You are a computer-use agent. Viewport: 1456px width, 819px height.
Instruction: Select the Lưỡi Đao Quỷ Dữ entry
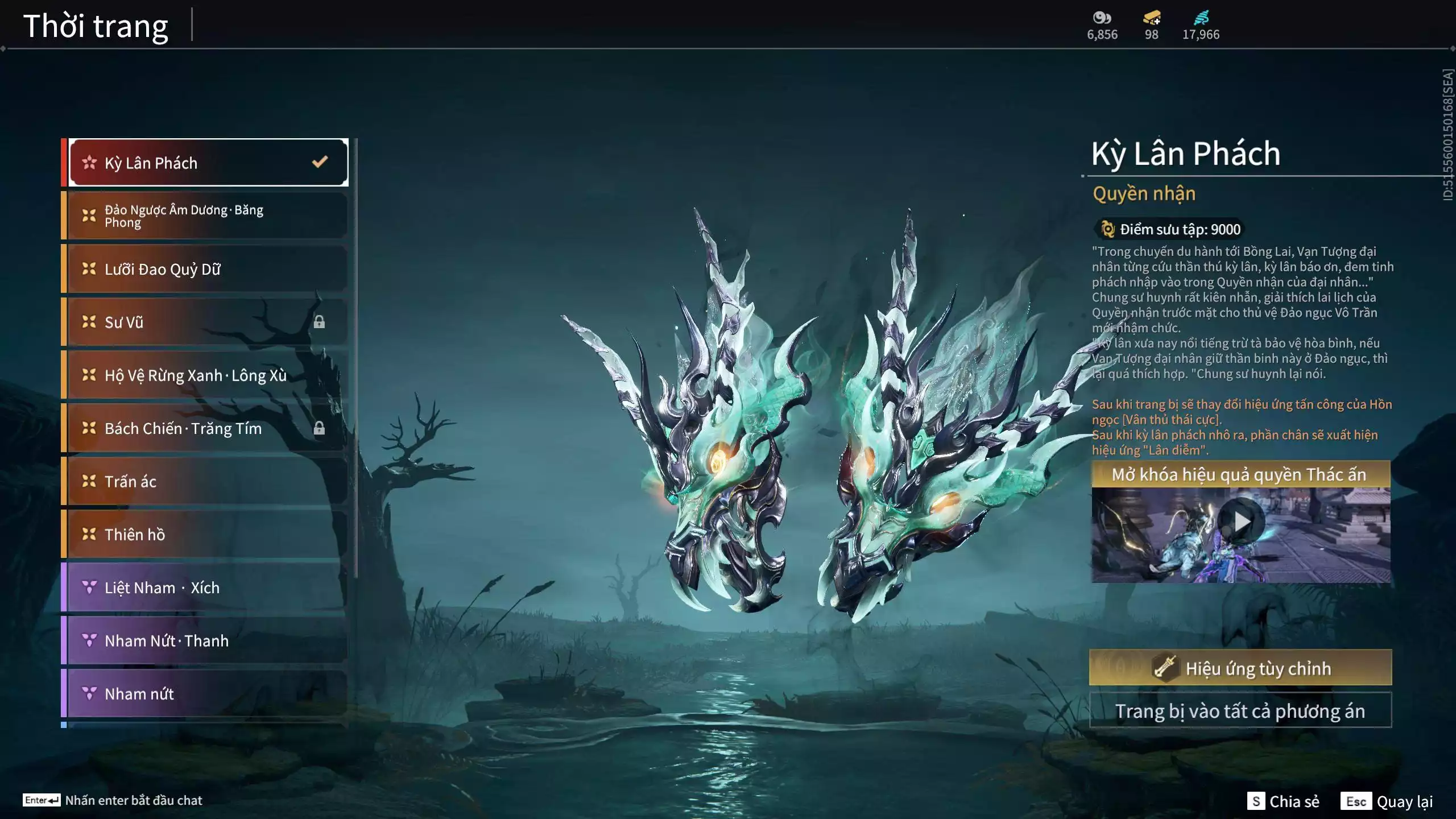coord(208,269)
